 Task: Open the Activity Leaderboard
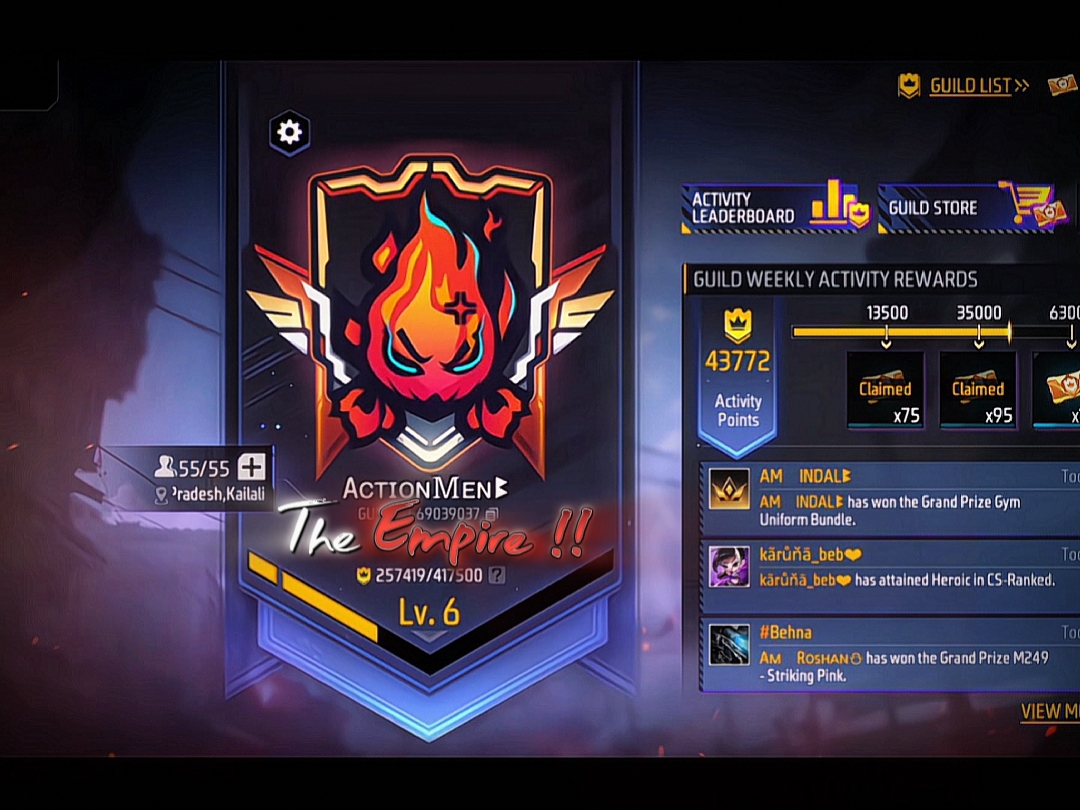click(774, 207)
